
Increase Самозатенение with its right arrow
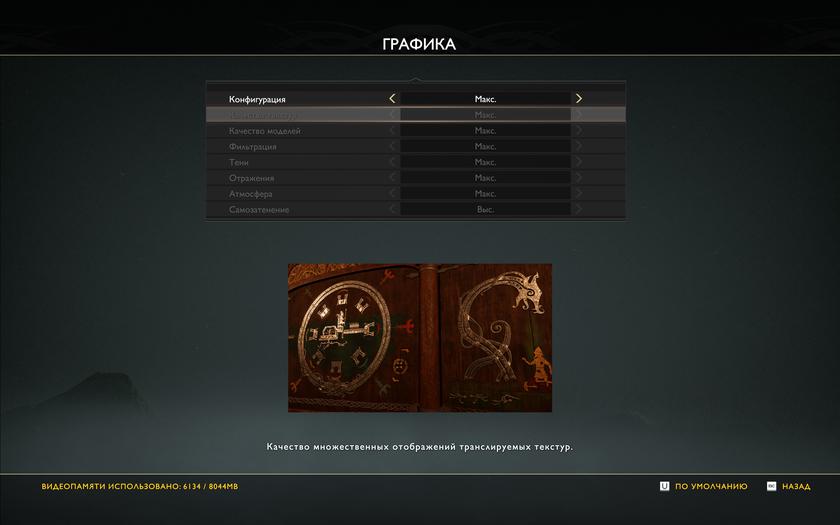[x=578, y=210]
